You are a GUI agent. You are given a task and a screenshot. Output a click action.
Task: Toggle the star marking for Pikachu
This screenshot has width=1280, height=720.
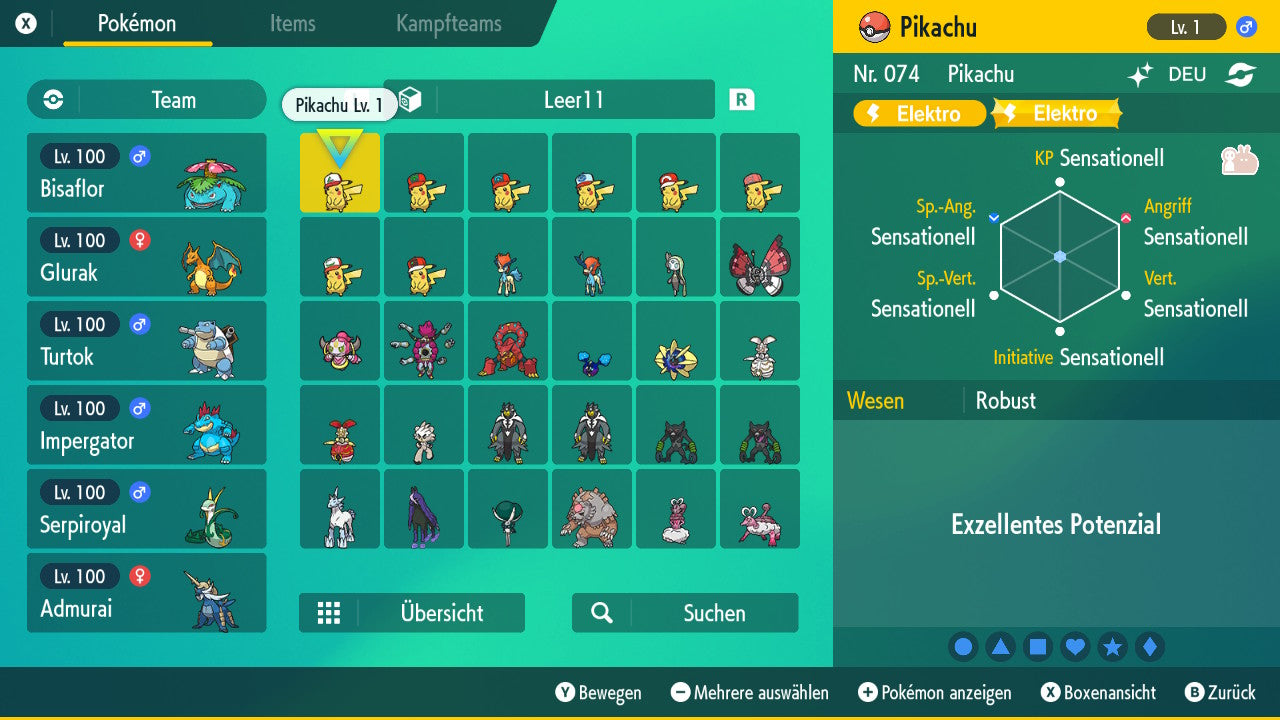[1113, 646]
